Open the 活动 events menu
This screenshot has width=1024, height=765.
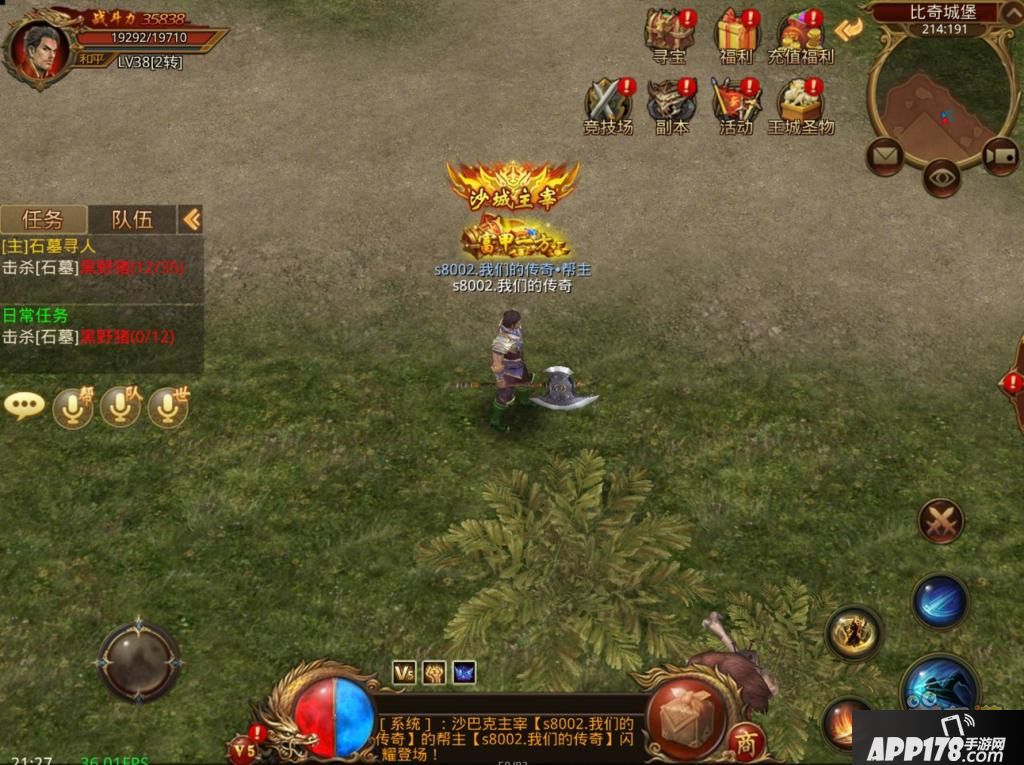(x=736, y=104)
